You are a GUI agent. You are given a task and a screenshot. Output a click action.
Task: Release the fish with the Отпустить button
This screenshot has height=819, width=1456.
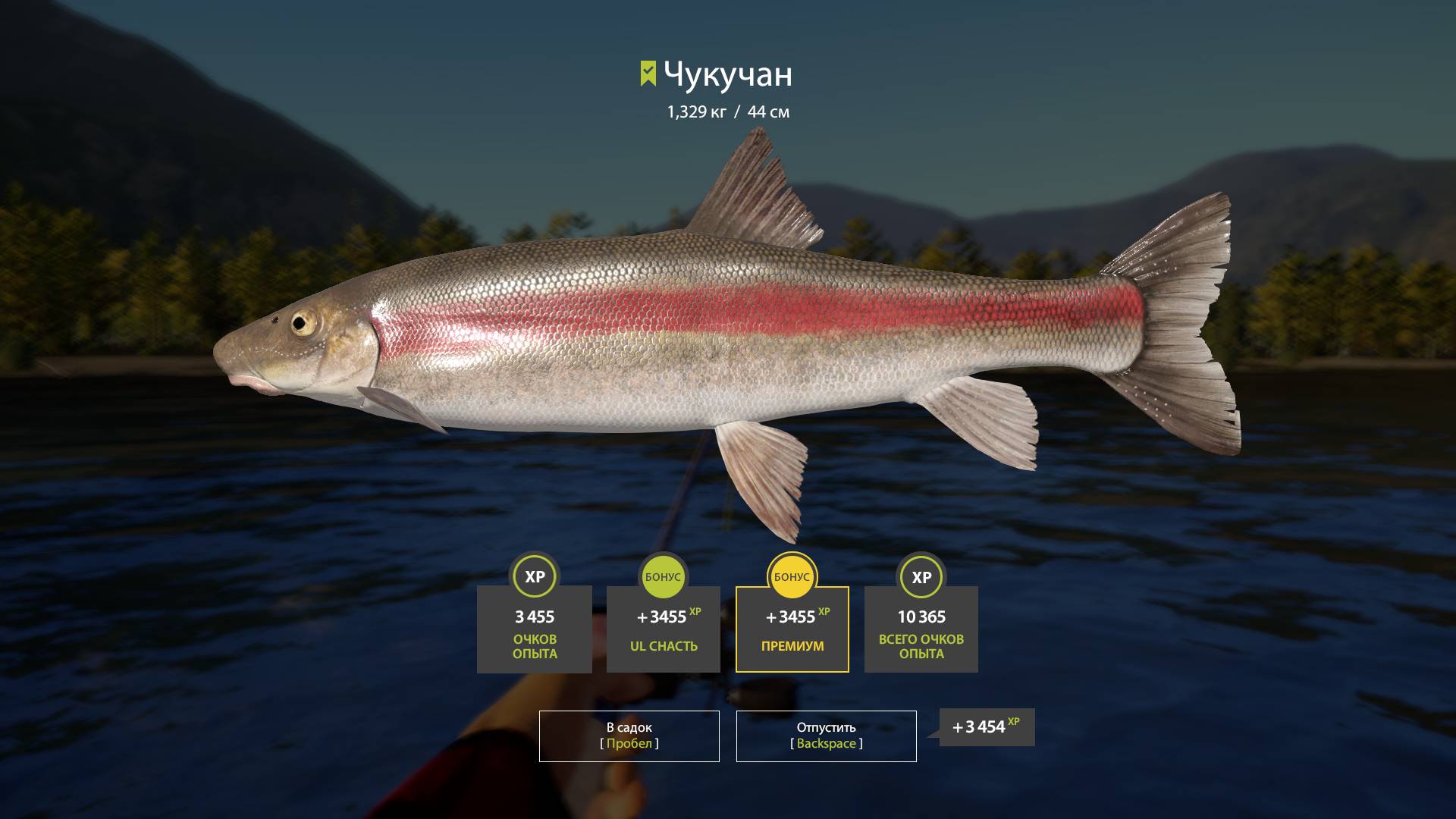coord(826,736)
